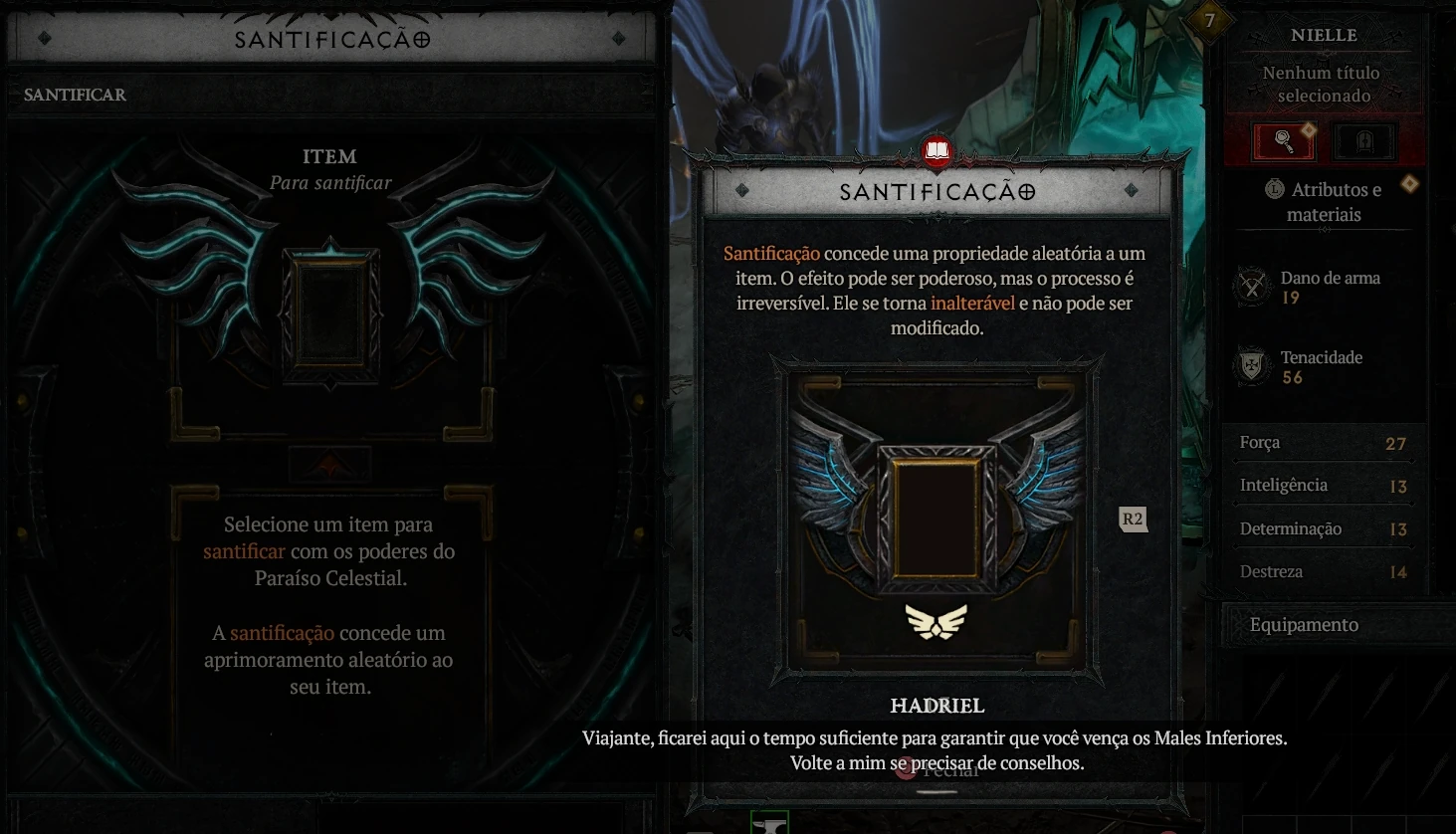Select the inspection magnifying glass icon
Image resolution: width=1456 pixels, height=834 pixels.
coord(1283,140)
